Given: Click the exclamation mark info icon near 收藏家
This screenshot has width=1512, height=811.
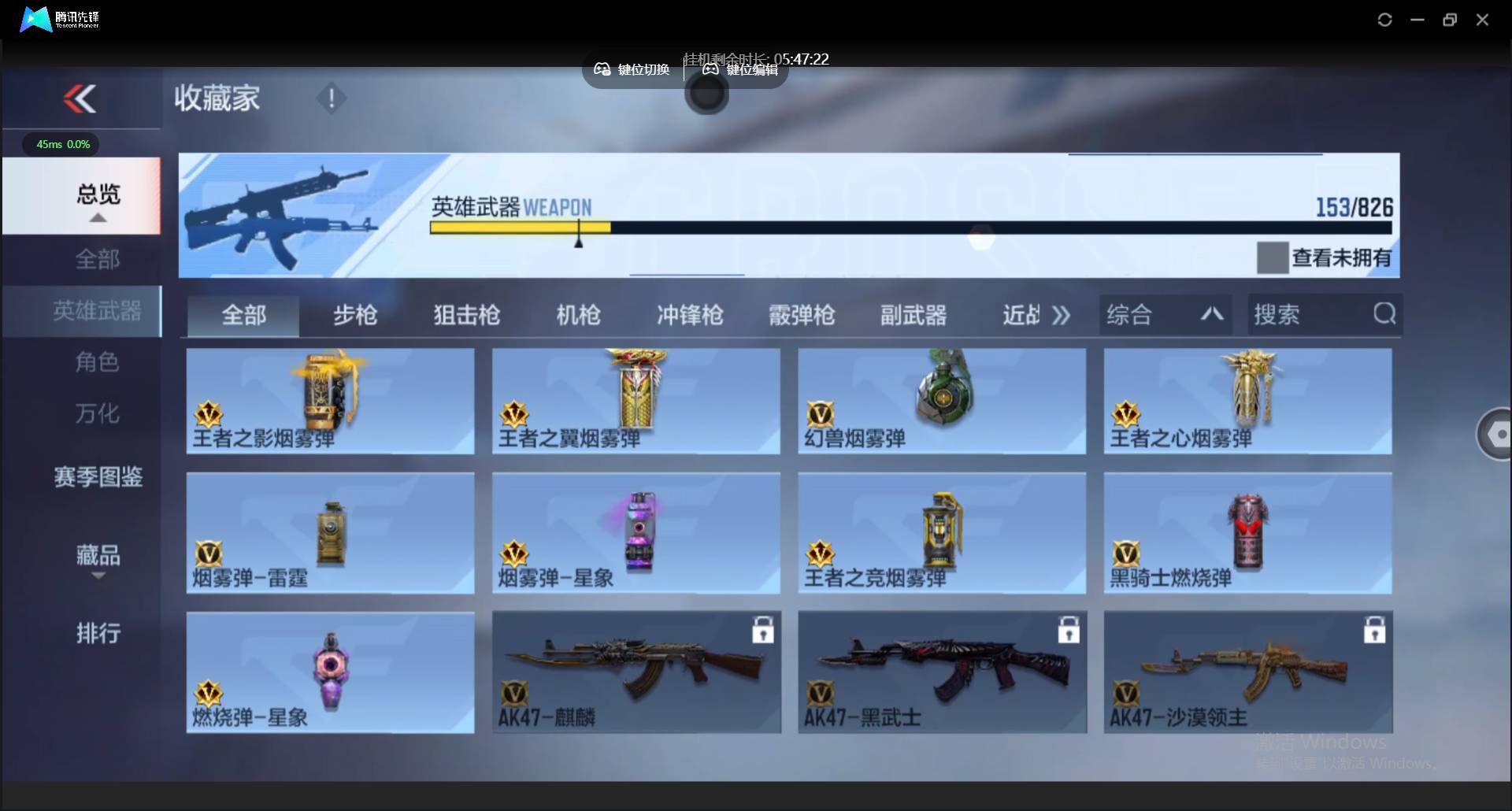Looking at the screenshot, I should point(331,98).
